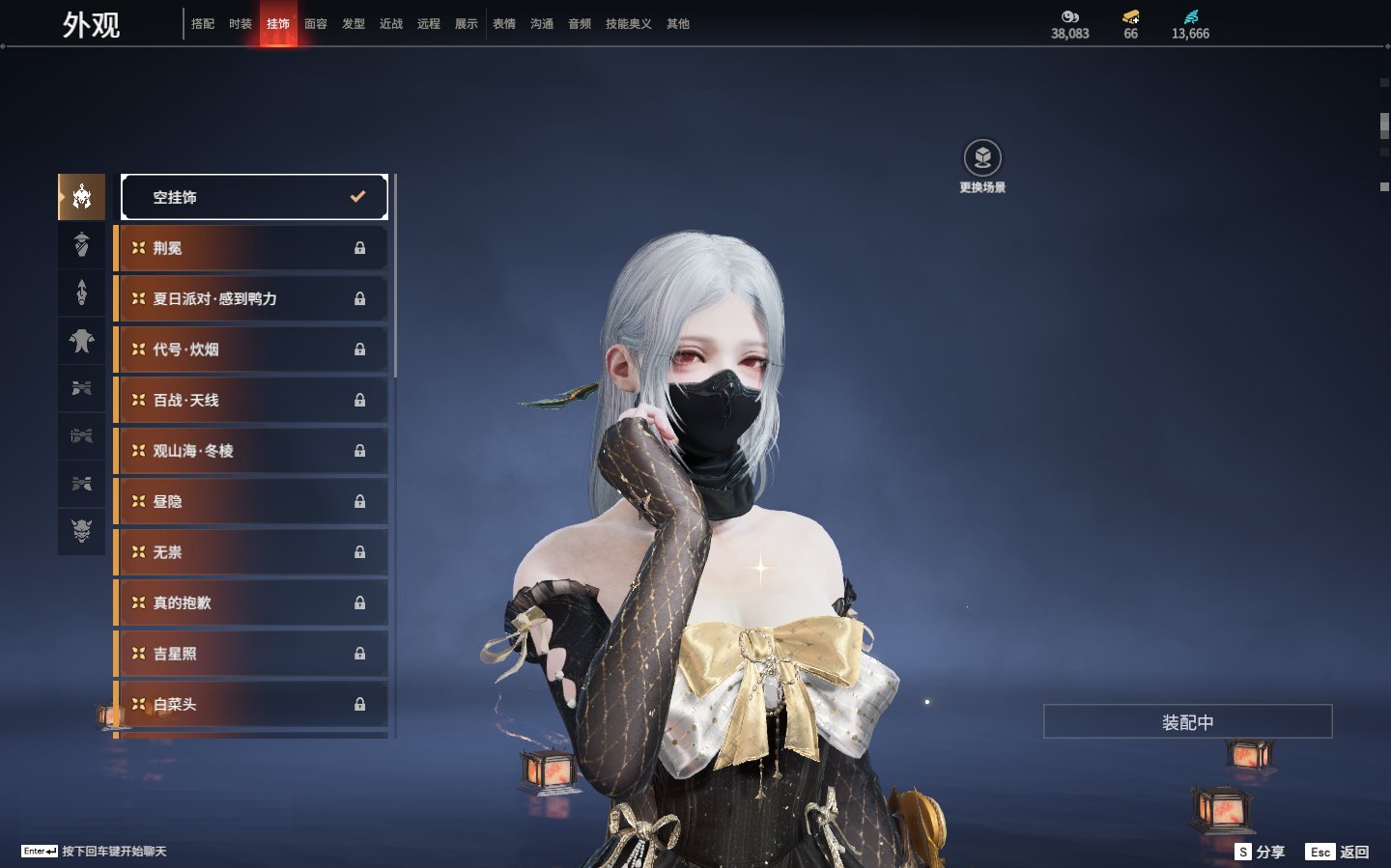Choose the 白菜头 accessory
The image size is (1391, 868).
tap(251, 705)
